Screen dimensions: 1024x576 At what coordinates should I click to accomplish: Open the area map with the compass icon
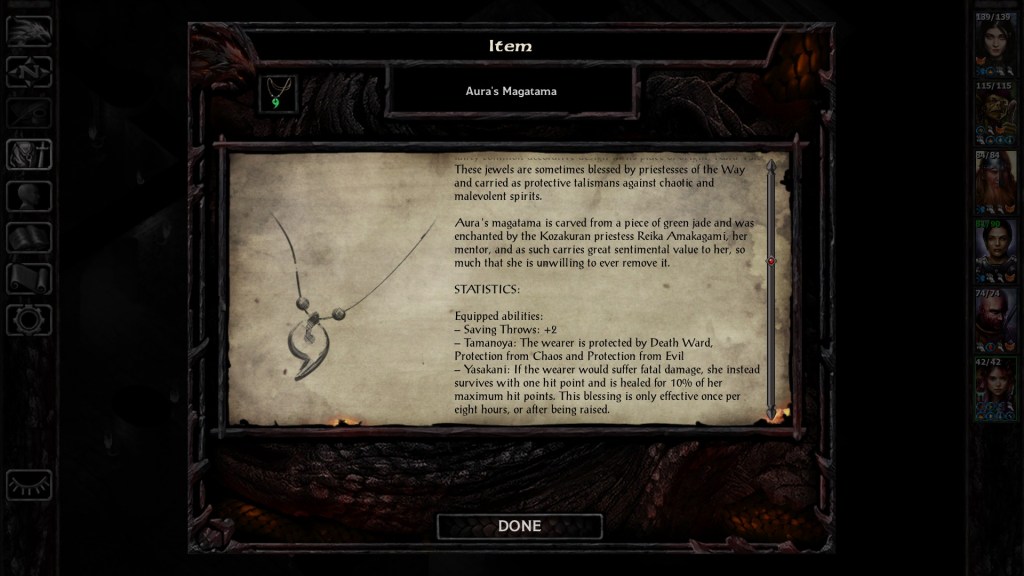point(29,72)
